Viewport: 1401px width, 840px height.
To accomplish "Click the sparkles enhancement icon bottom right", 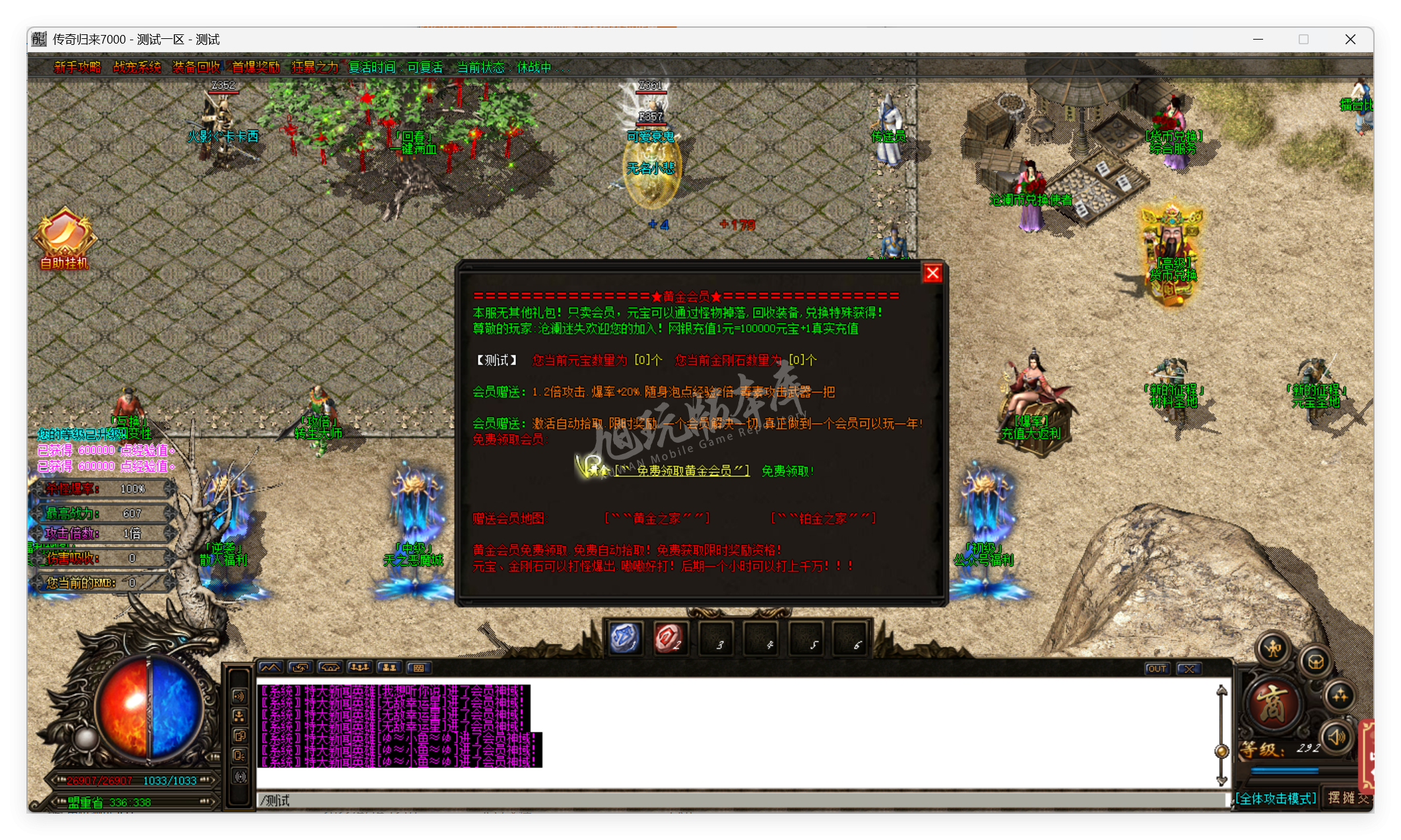I will click(1340, 697).
